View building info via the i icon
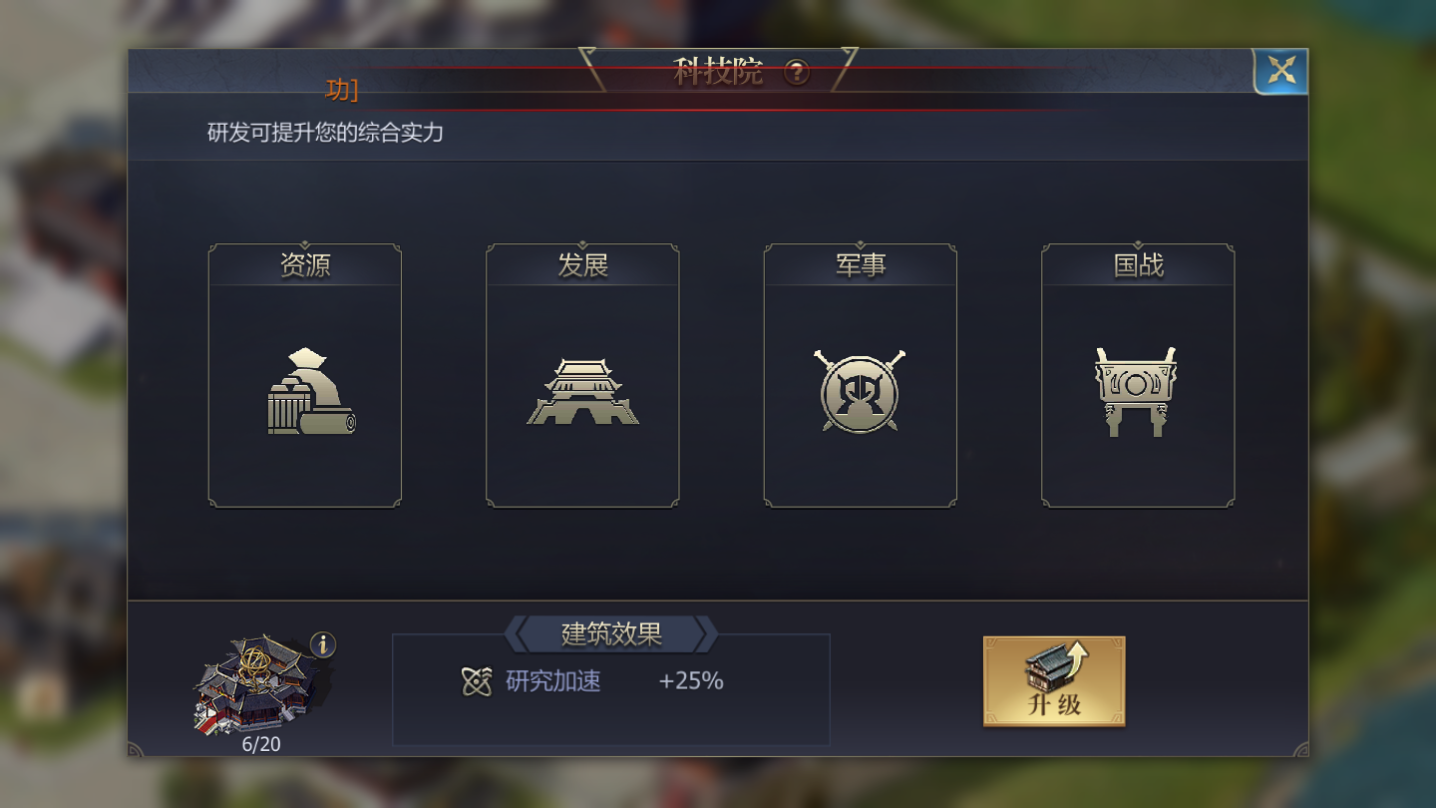 point(322,645)
